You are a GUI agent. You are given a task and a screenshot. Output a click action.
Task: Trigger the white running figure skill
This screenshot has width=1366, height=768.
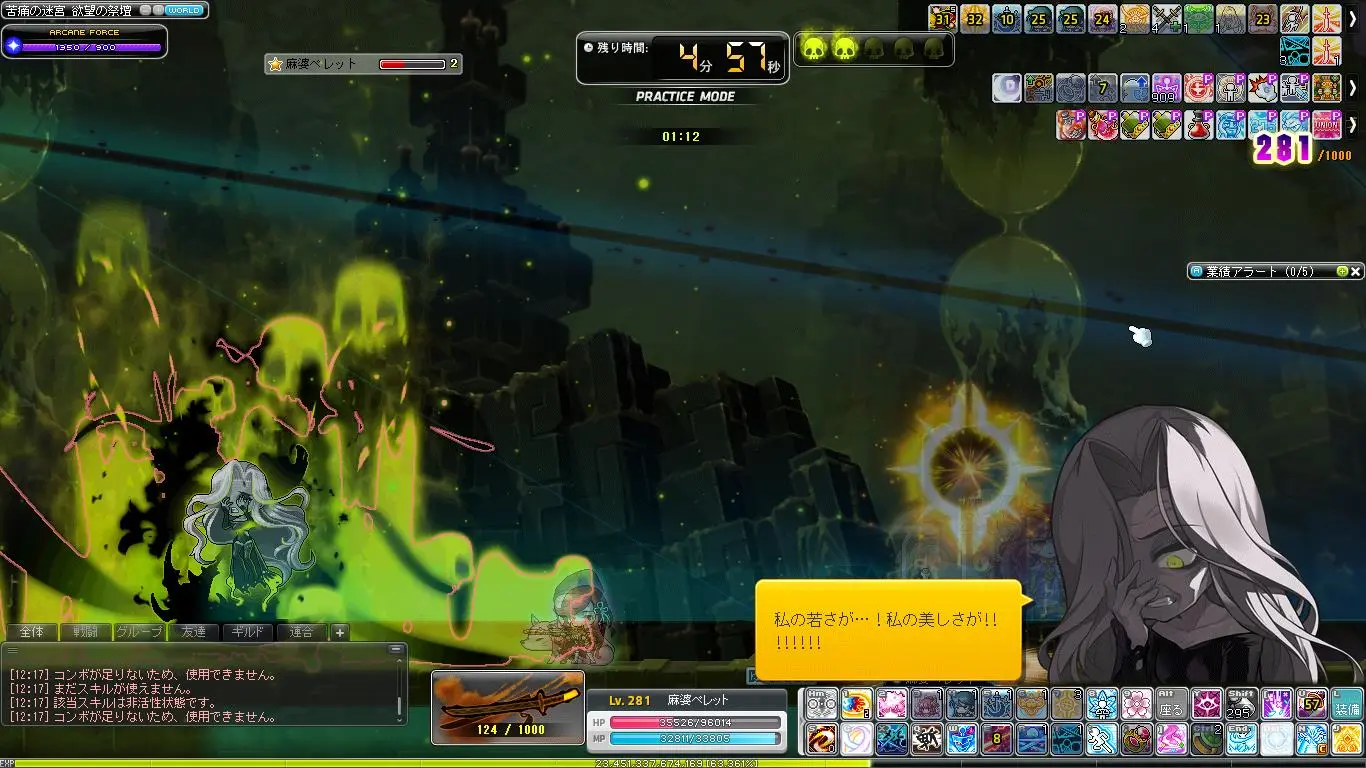pos(1101,740)
